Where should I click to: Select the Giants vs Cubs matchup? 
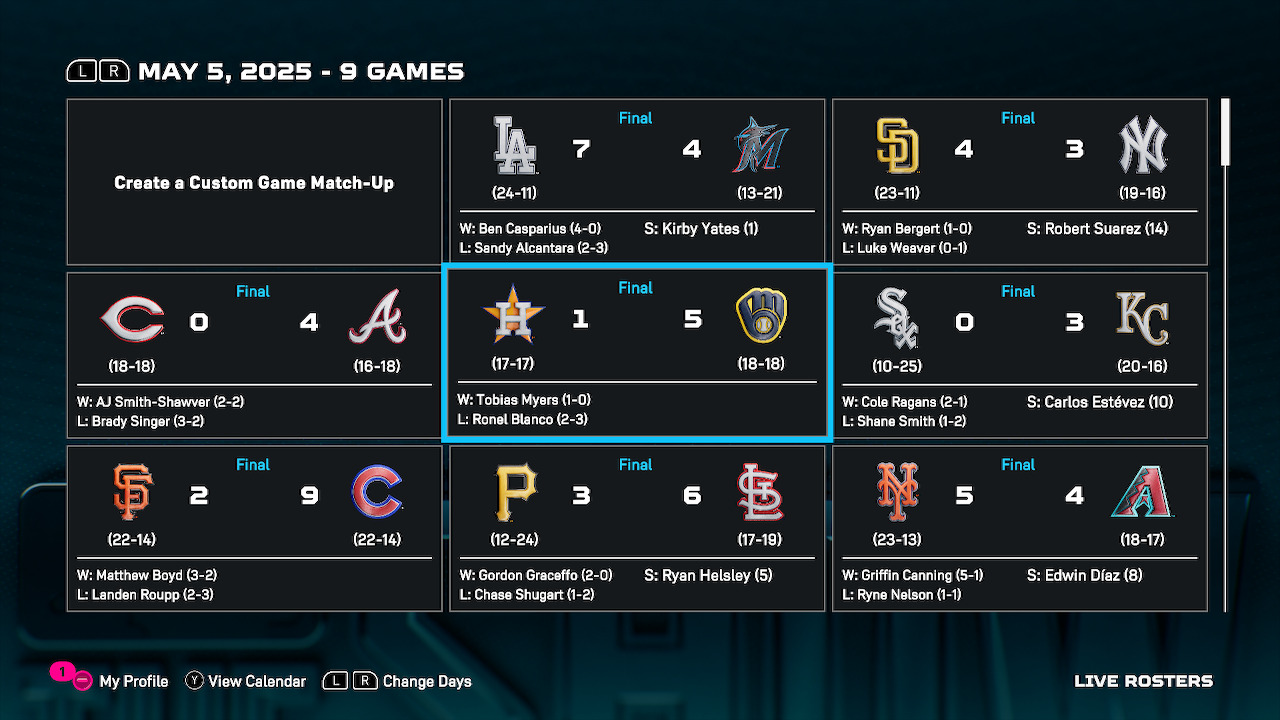(254, 528)
